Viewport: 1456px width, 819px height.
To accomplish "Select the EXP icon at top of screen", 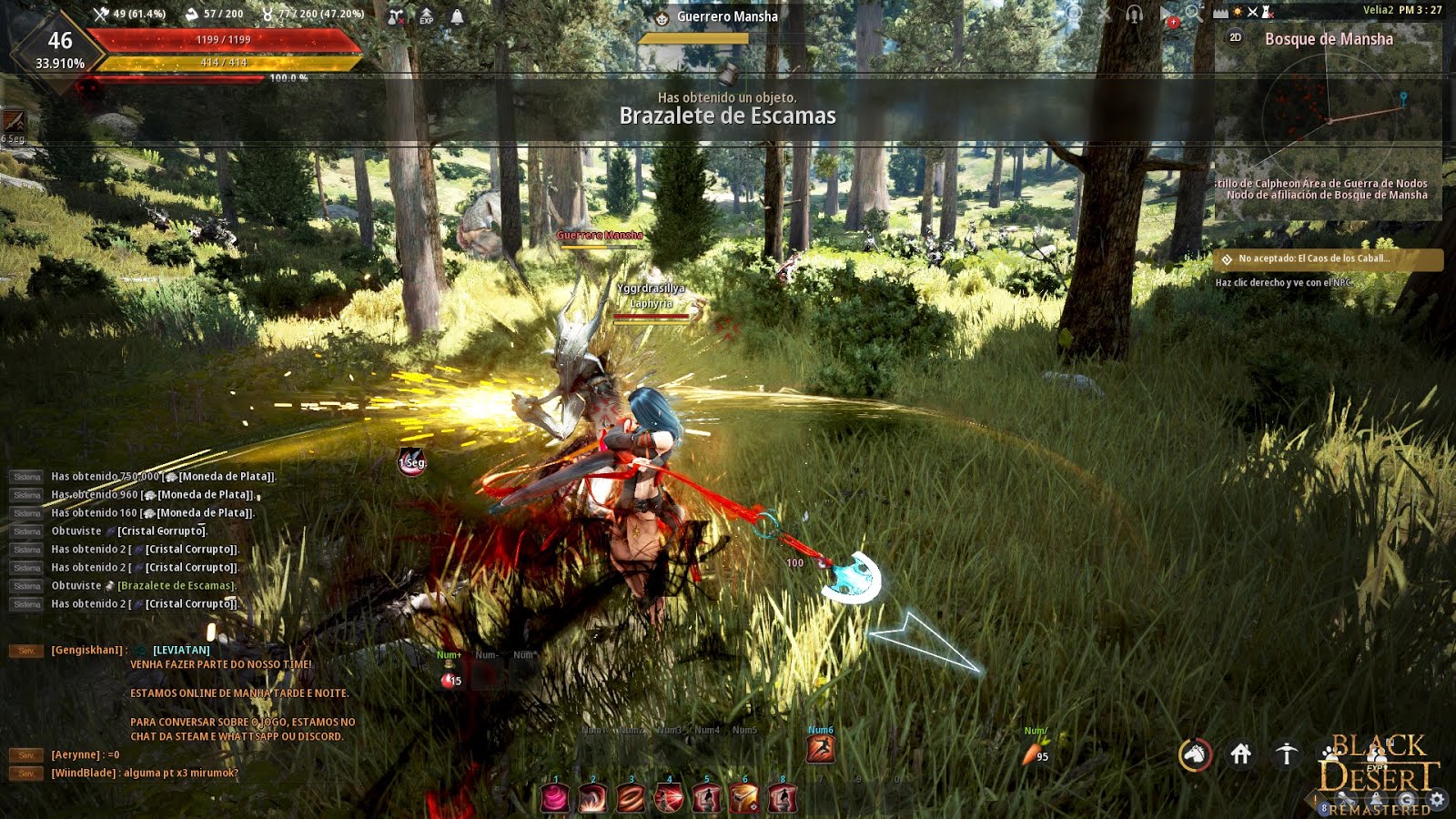I will 425,15.
